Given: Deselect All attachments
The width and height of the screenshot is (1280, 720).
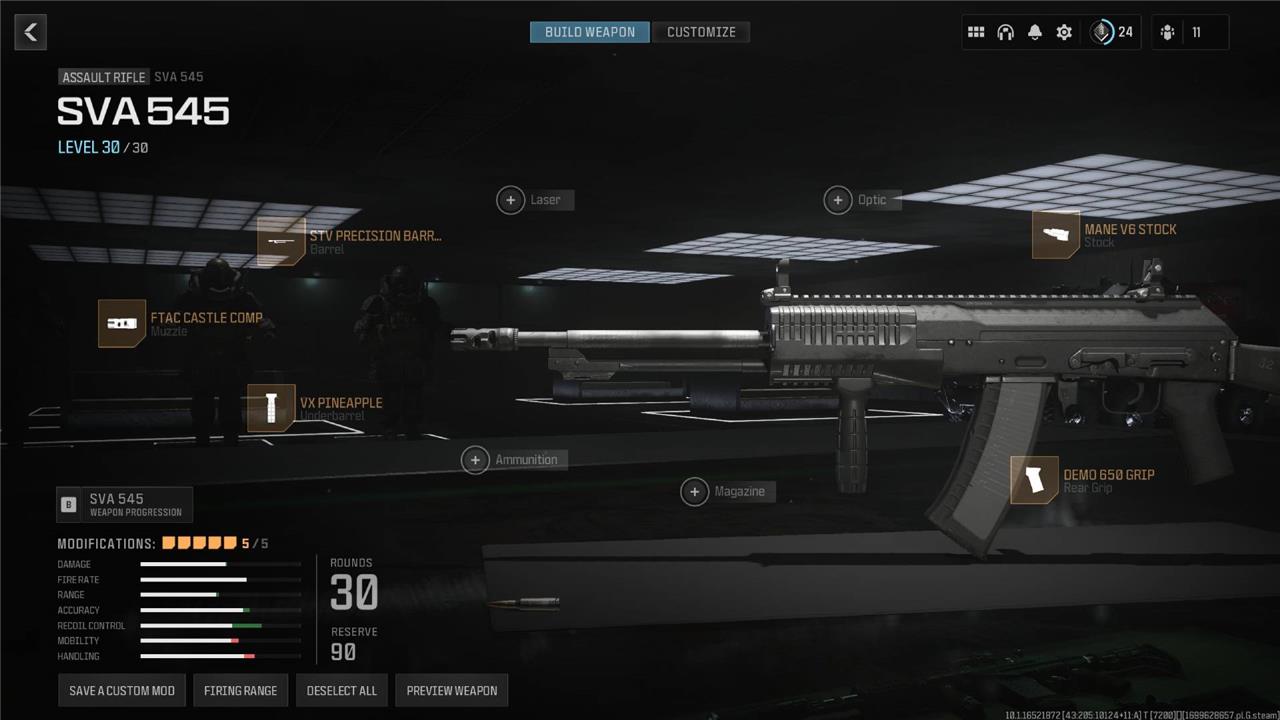Looking at the screenshot, I should [341, 690].
